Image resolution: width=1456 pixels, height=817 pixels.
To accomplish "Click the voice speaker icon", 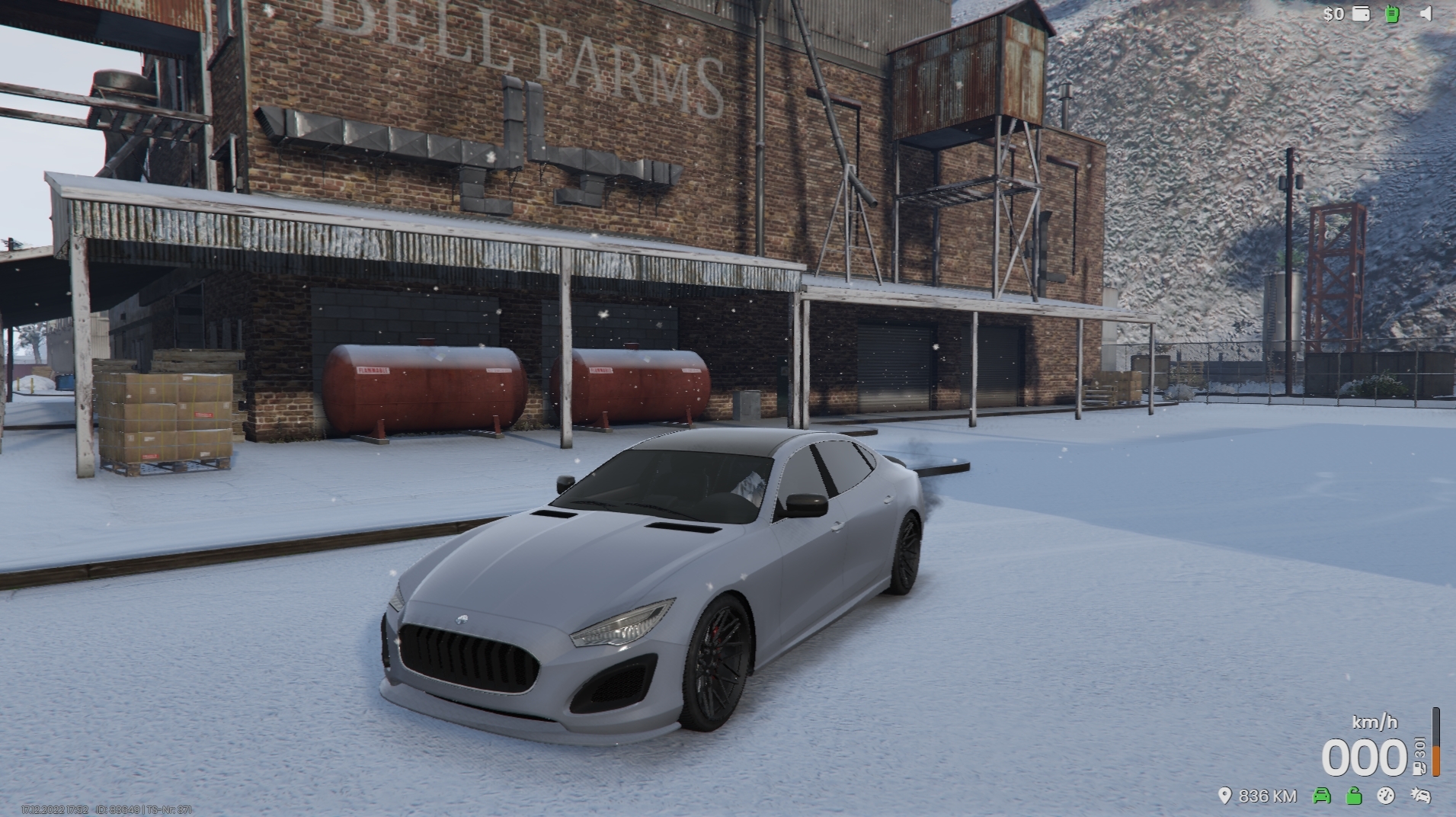I will [1426, 14].
